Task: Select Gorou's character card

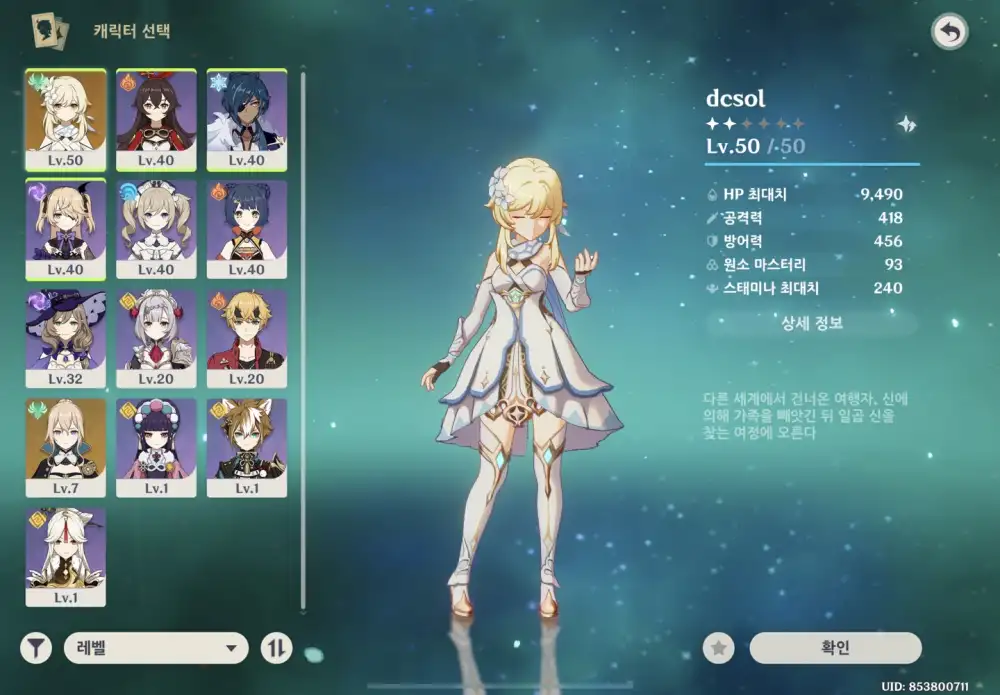Action: pyautogui.click(x=247, y=447)
